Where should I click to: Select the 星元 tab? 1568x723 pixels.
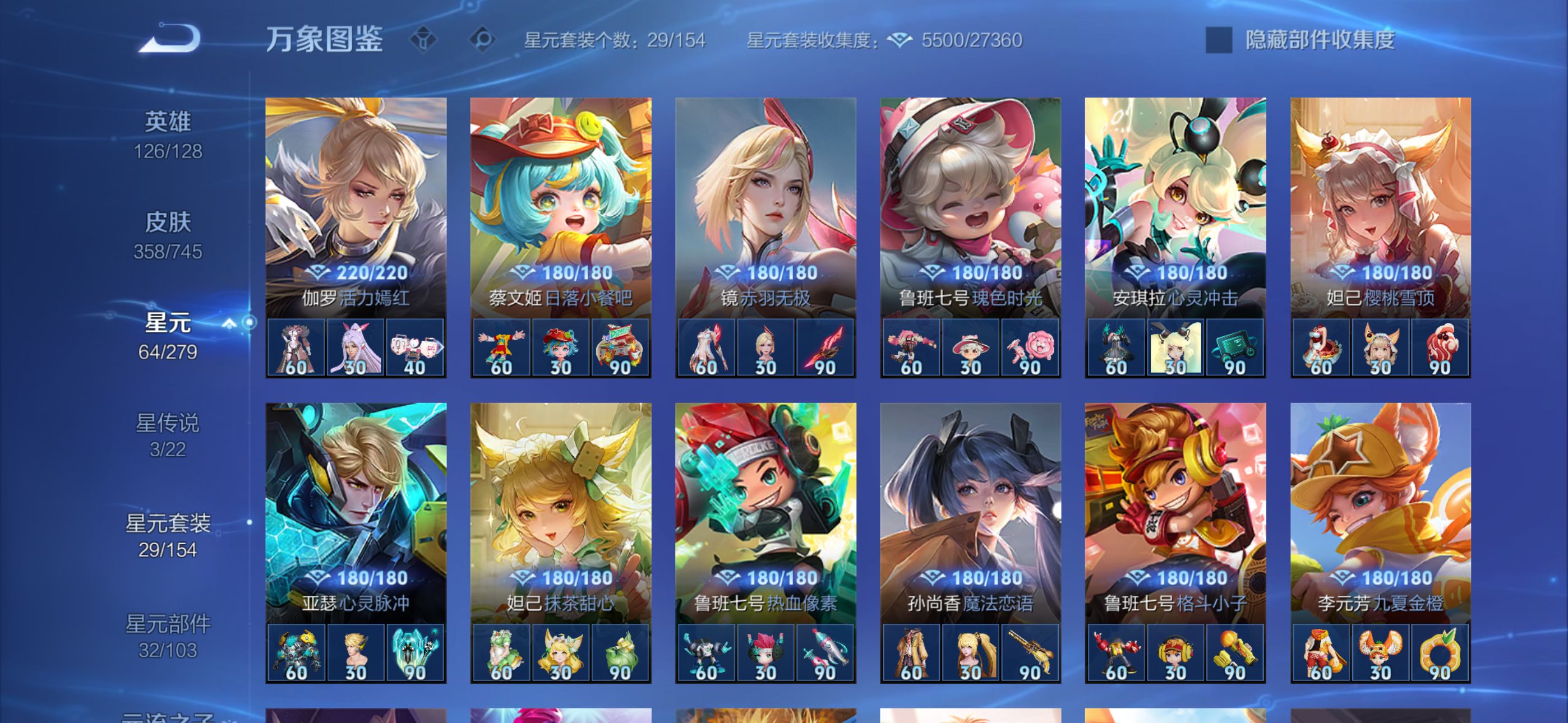(168, 335)
